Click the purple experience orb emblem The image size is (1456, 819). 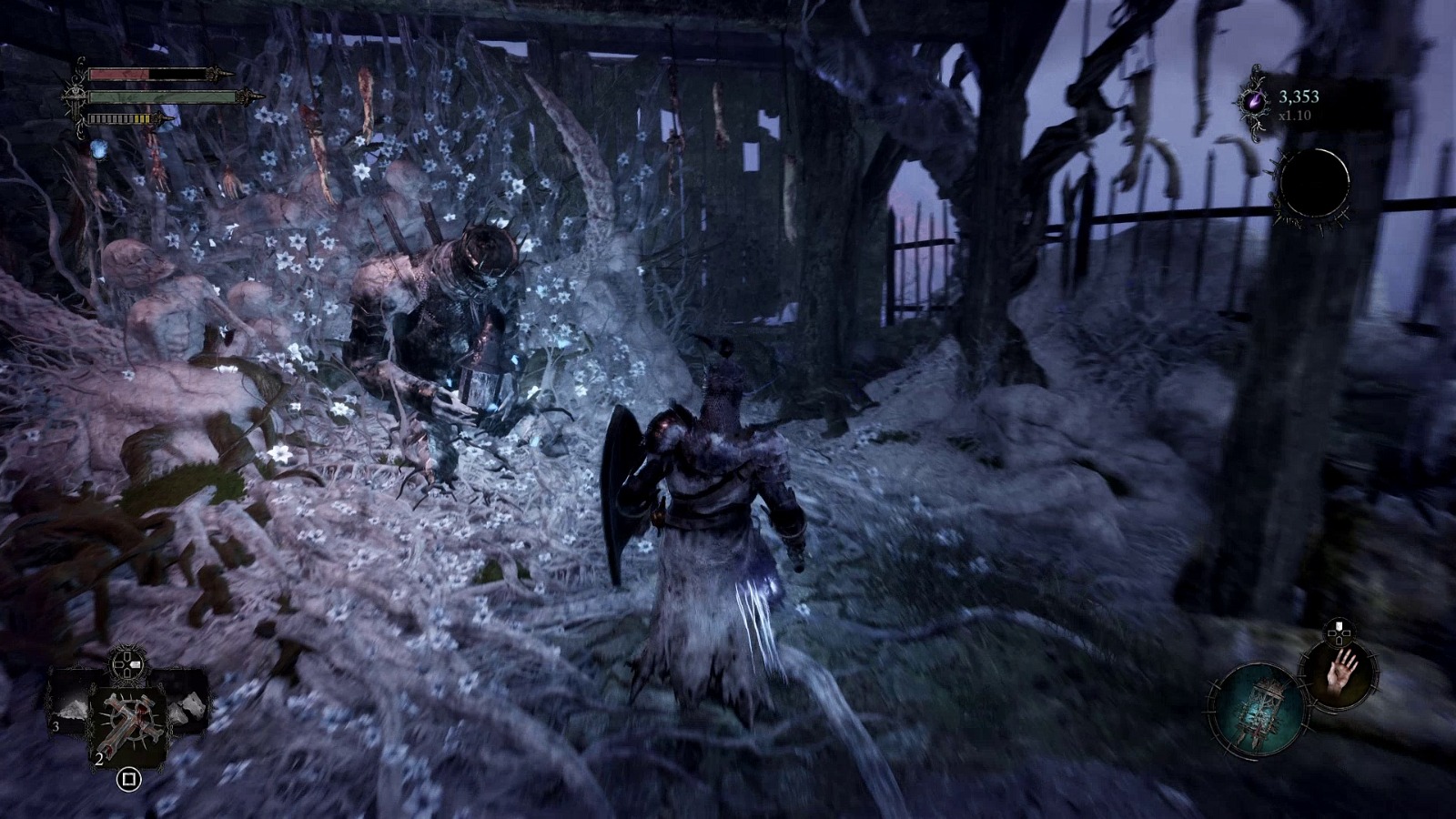1256,102
